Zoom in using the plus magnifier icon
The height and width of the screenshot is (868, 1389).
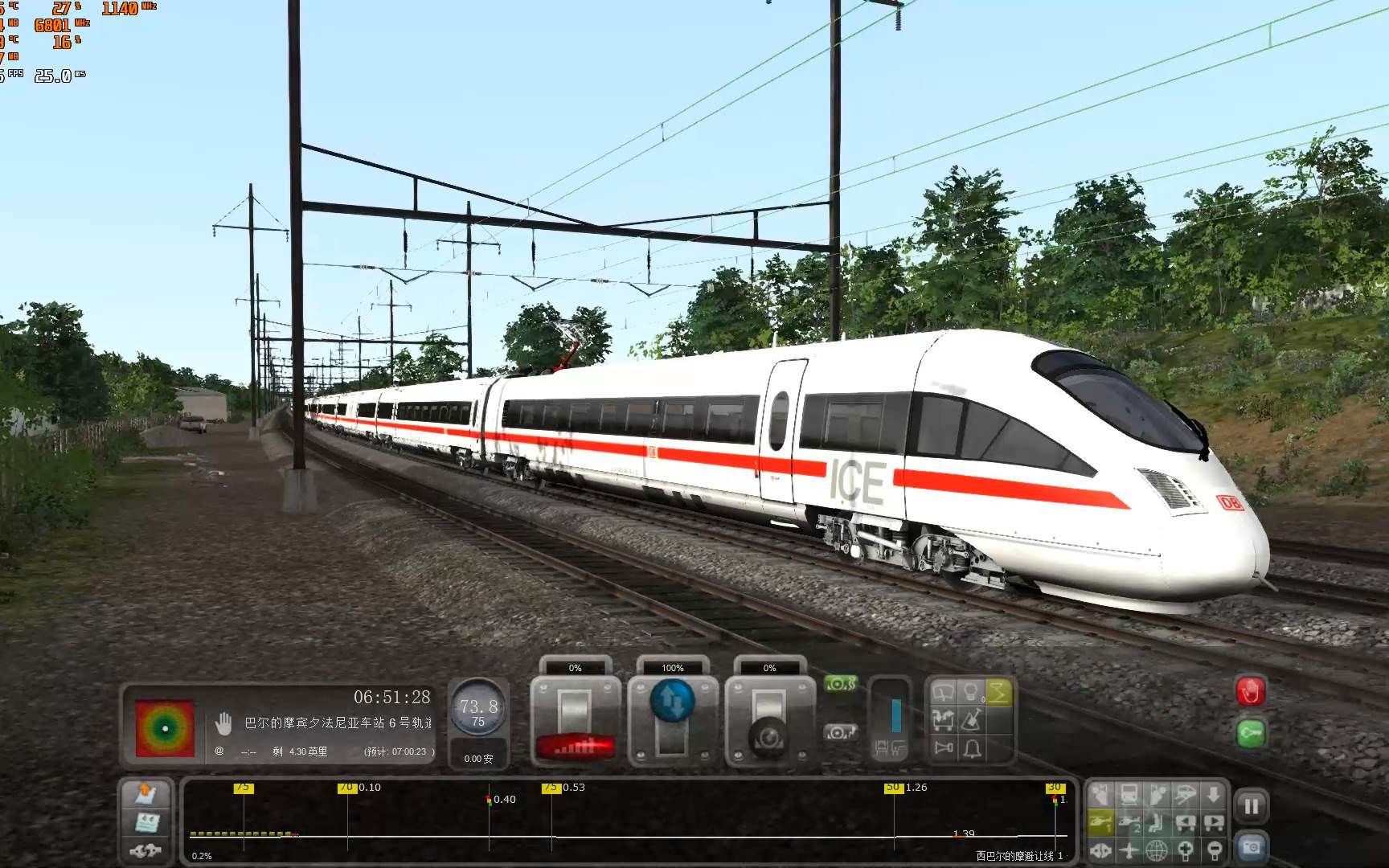click(x=1186, y=850)
